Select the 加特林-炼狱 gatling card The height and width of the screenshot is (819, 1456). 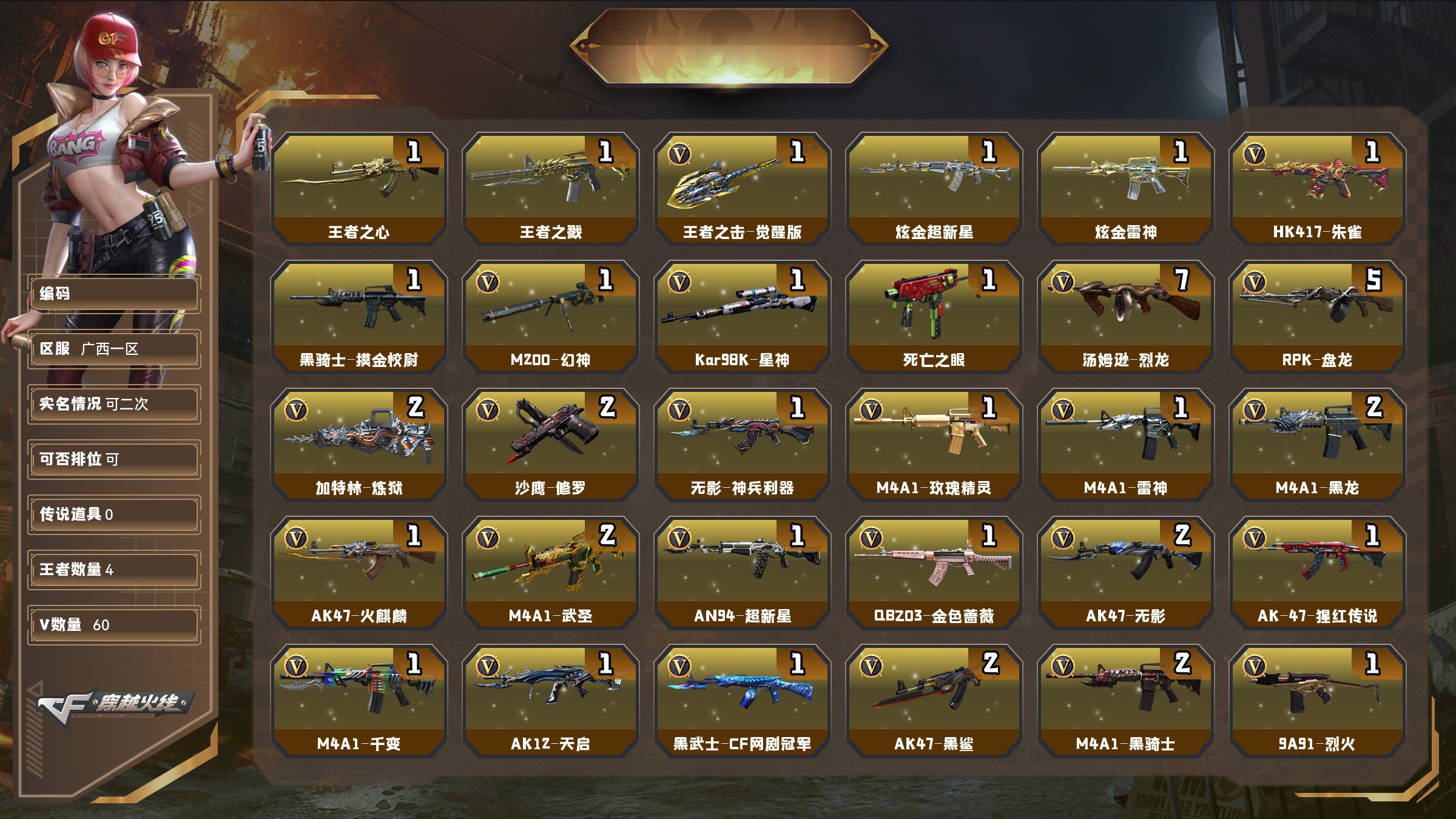359,444
